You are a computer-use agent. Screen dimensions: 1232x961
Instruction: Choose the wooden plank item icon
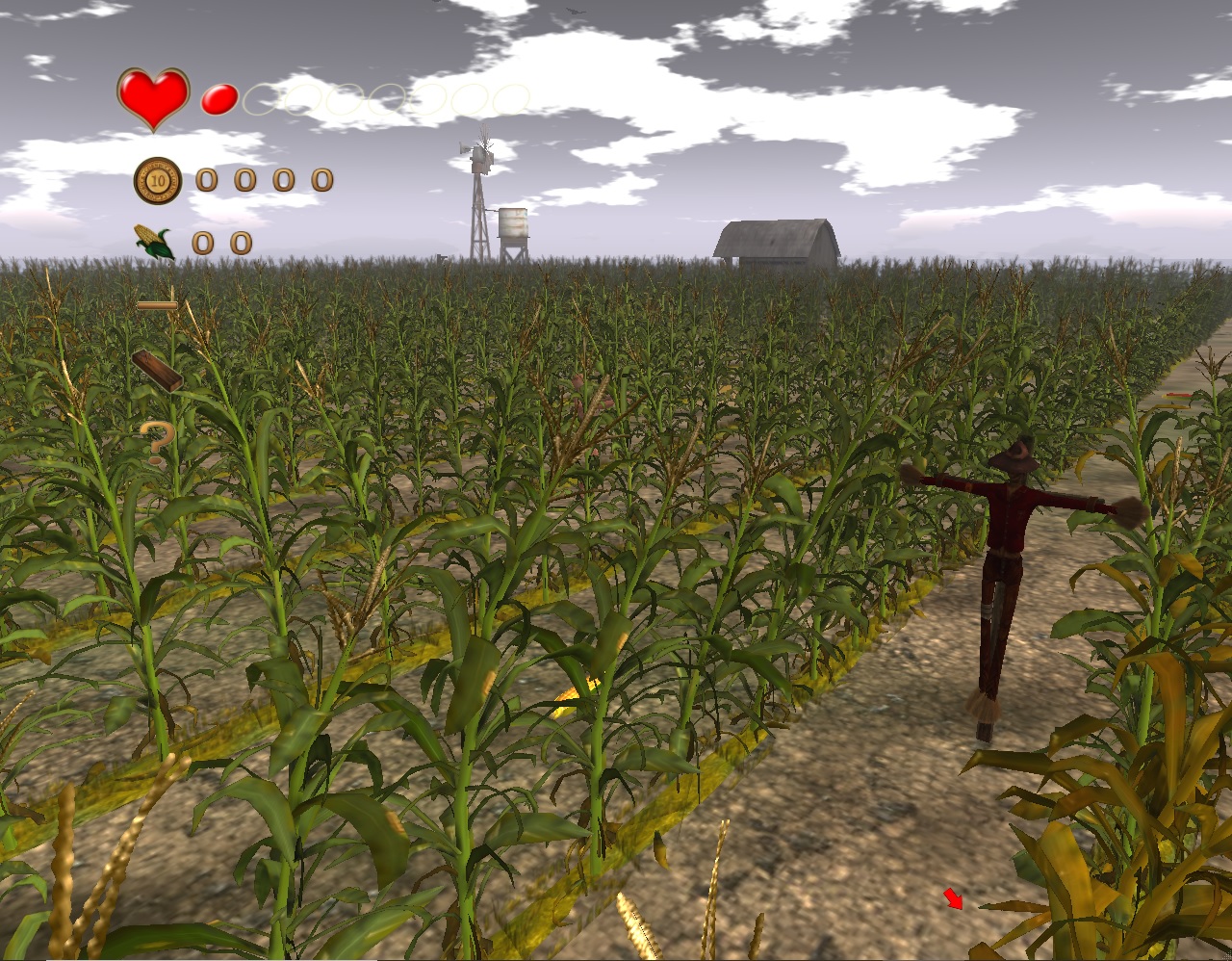[x=157, y=371]
